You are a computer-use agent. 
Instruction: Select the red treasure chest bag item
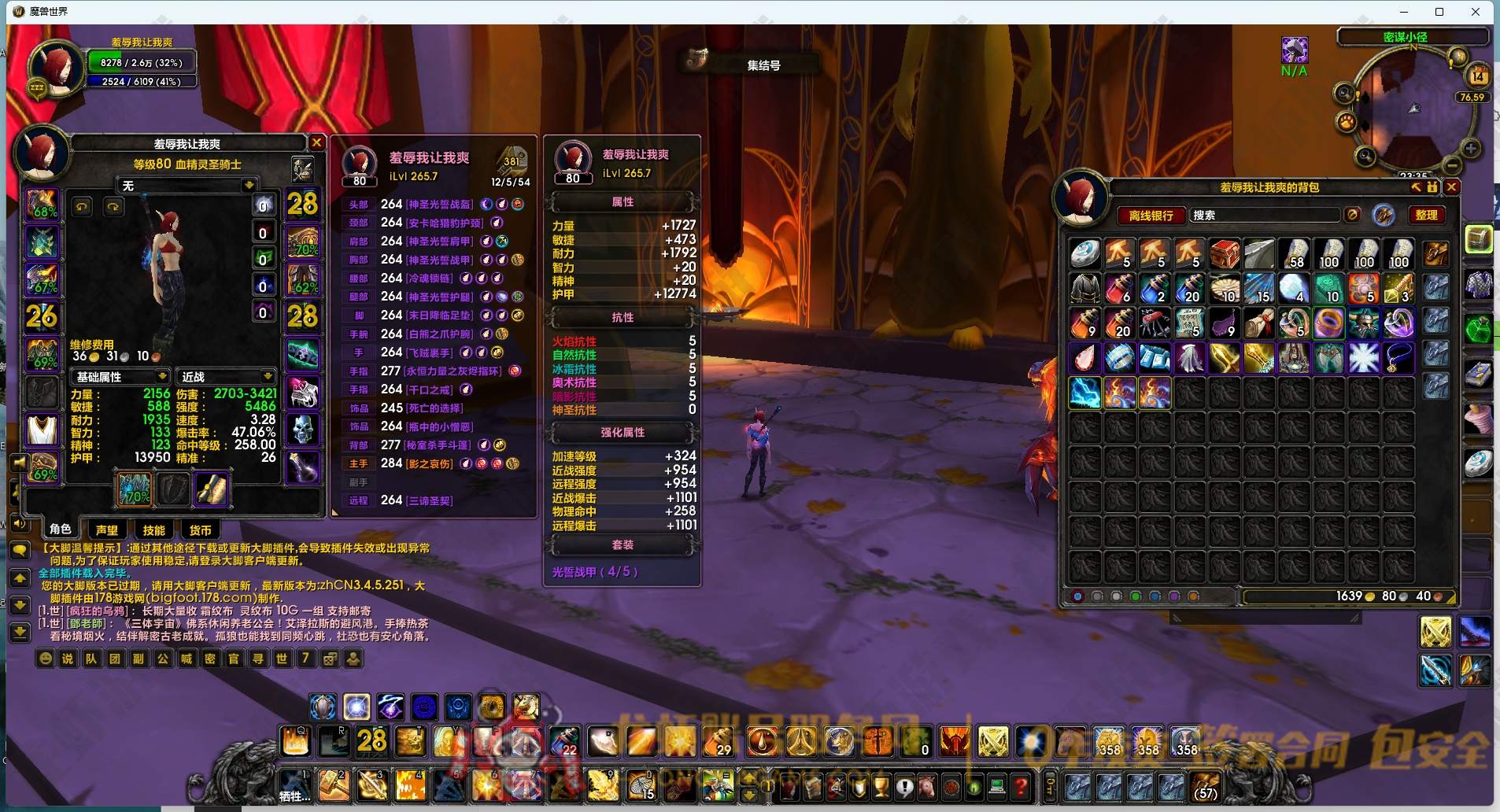[1225, 254]
